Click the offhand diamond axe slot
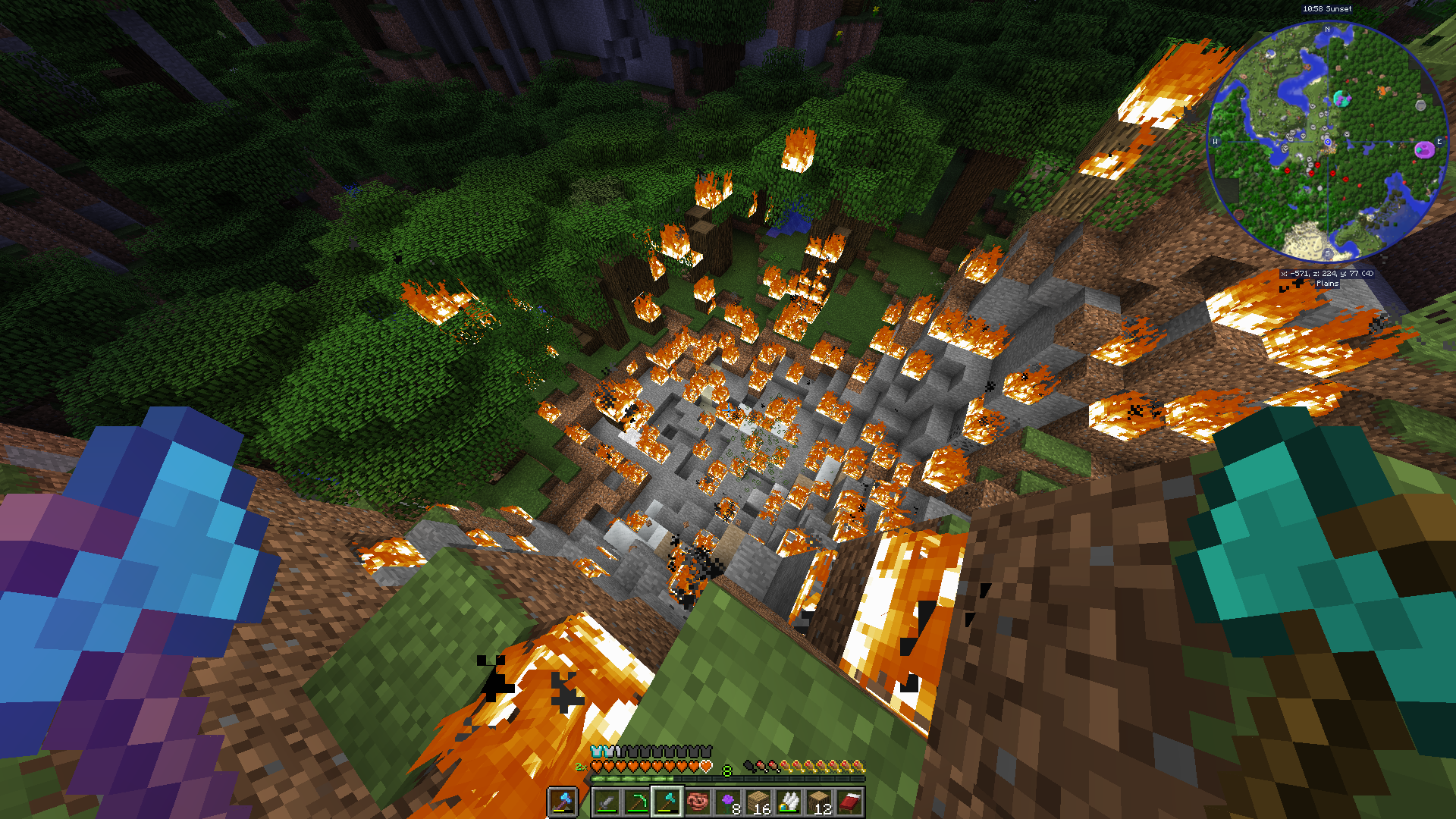 (x=563, y=802)
